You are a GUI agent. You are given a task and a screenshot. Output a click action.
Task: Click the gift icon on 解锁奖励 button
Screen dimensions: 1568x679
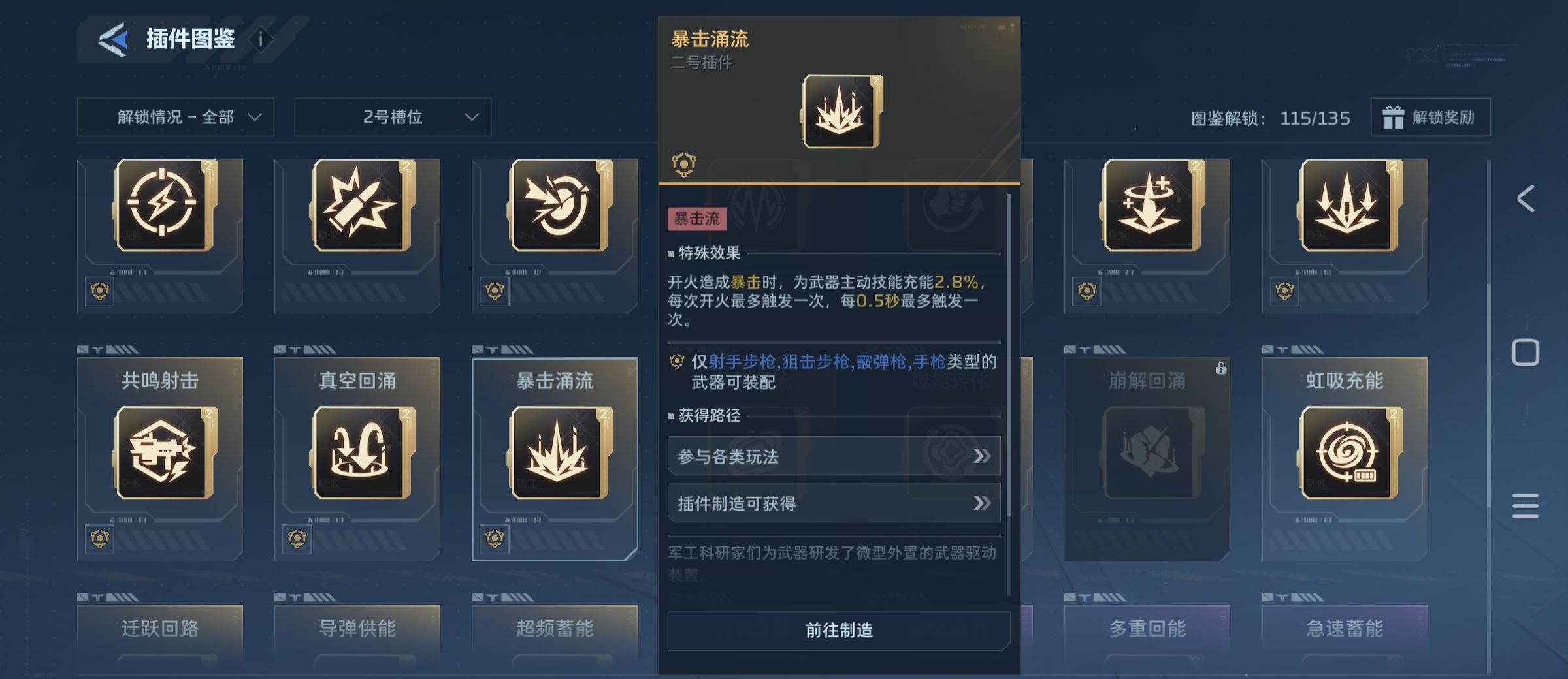coord(1394,118)
